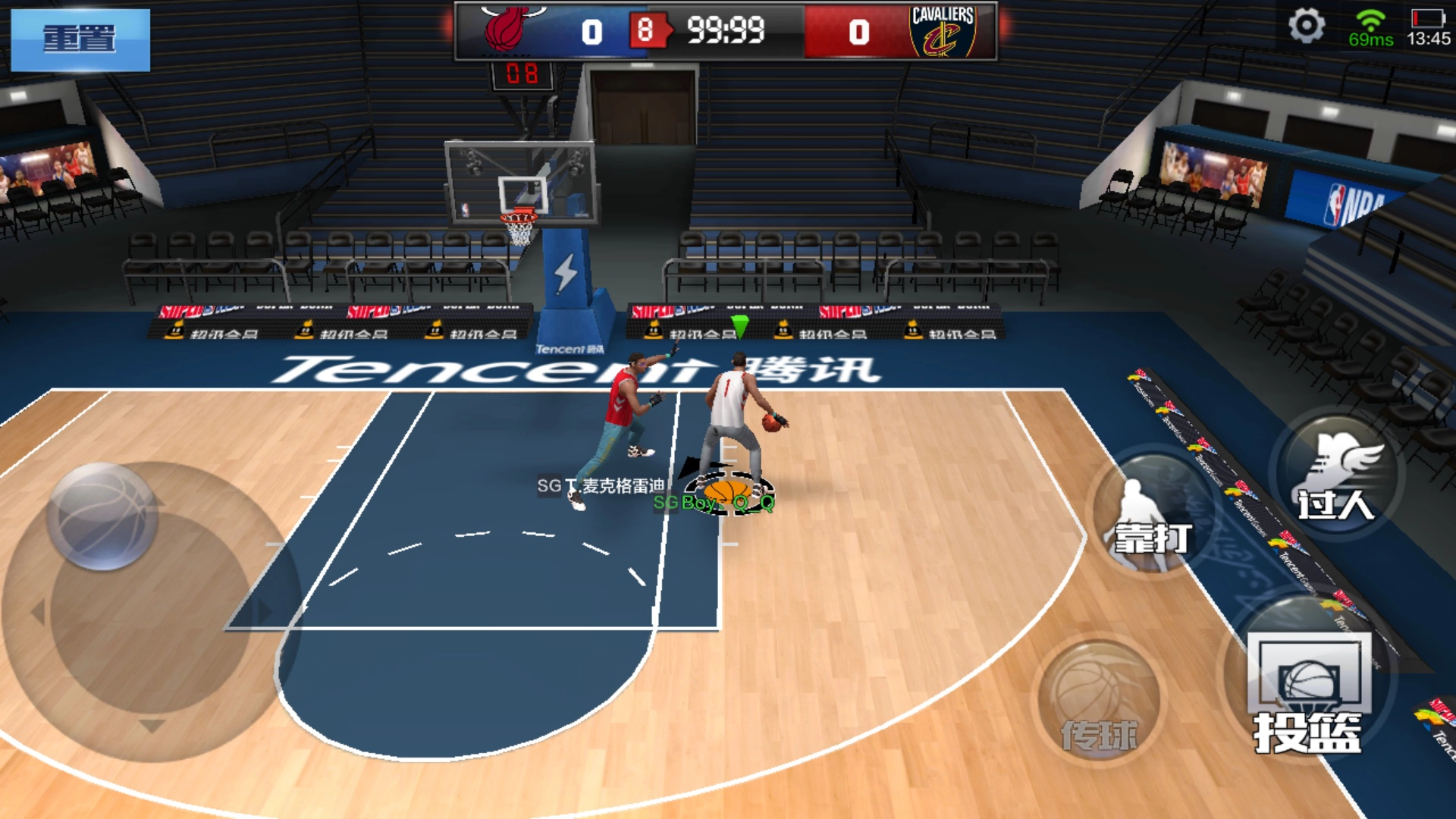
Task: Click the virtual joystick ball knob
Action: tap(102, 516)
